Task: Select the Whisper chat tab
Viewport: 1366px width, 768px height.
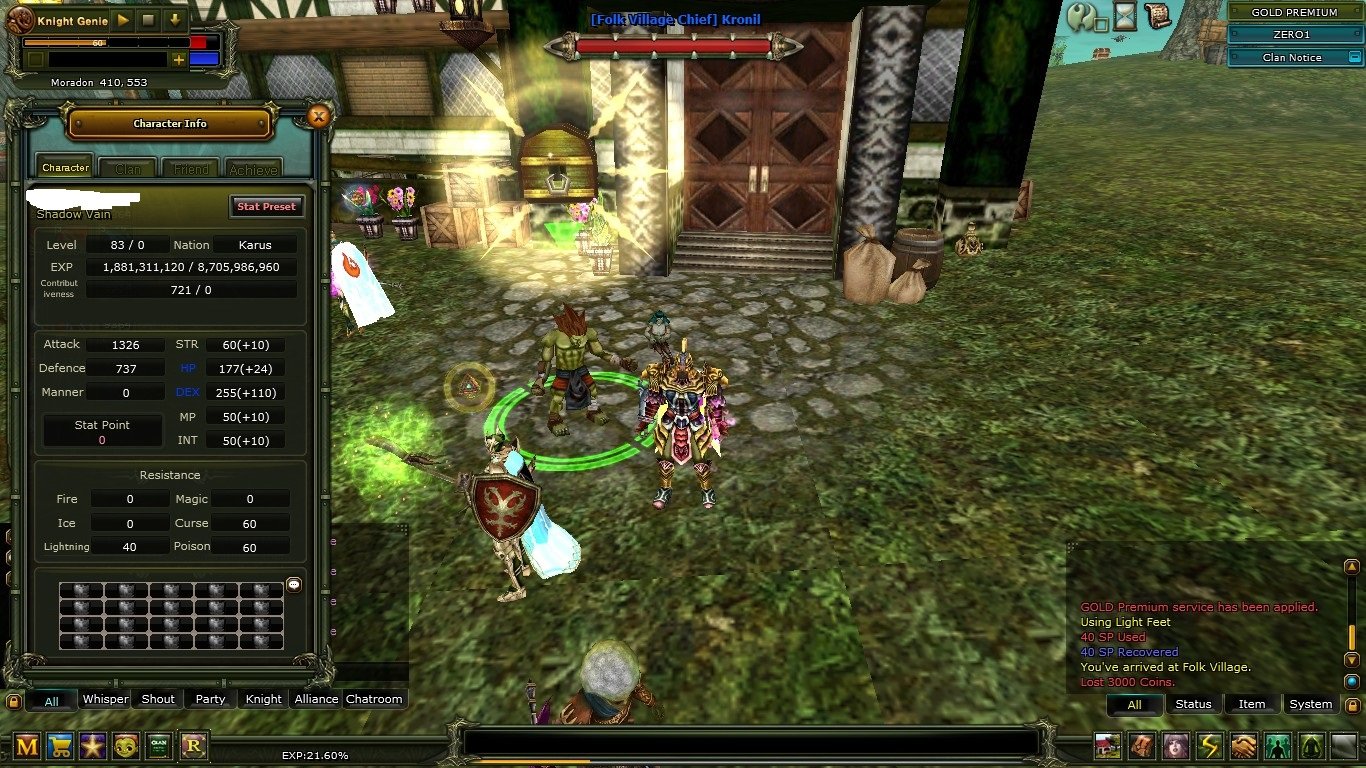Action: click(x=105, y=699)
